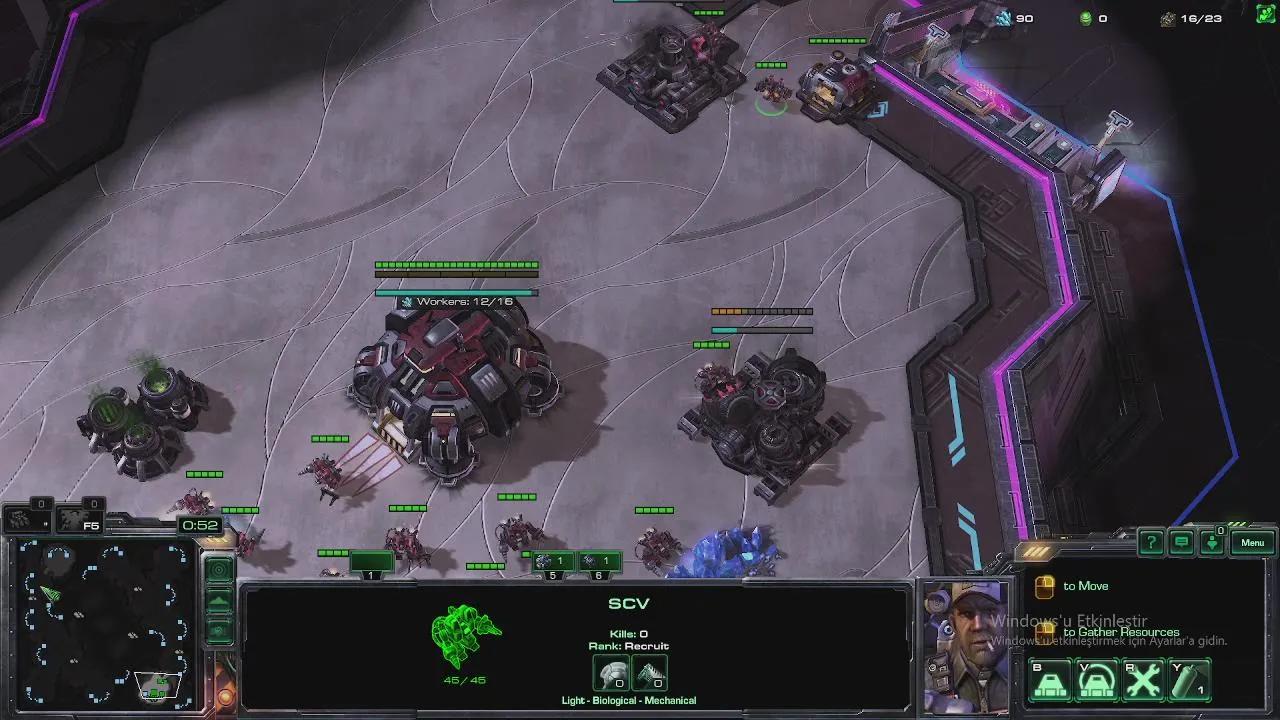The width and height of the screenshot is (1280, 720).
Task: Click the SCV portrait
Action: click(964, 646)
